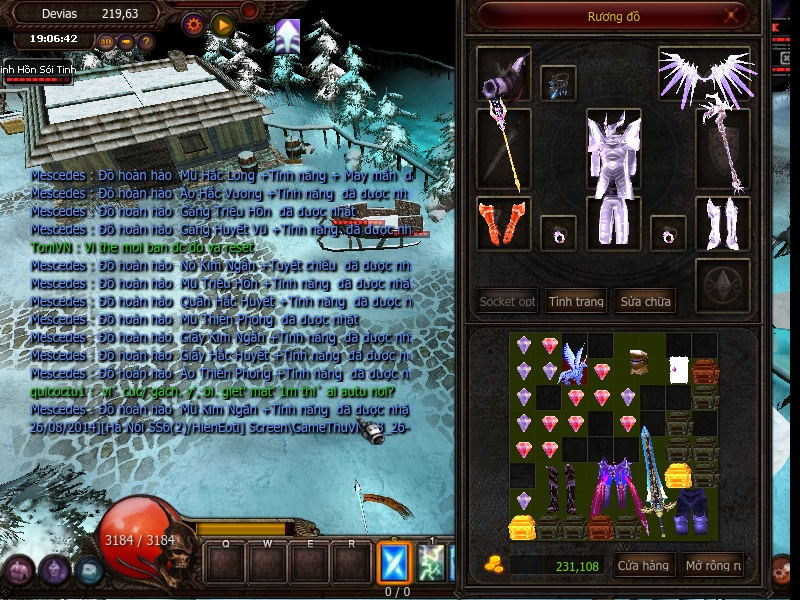This screenshot has width=800, height=600.
Task: Select the equipped white armor slot
Action: 613,150
